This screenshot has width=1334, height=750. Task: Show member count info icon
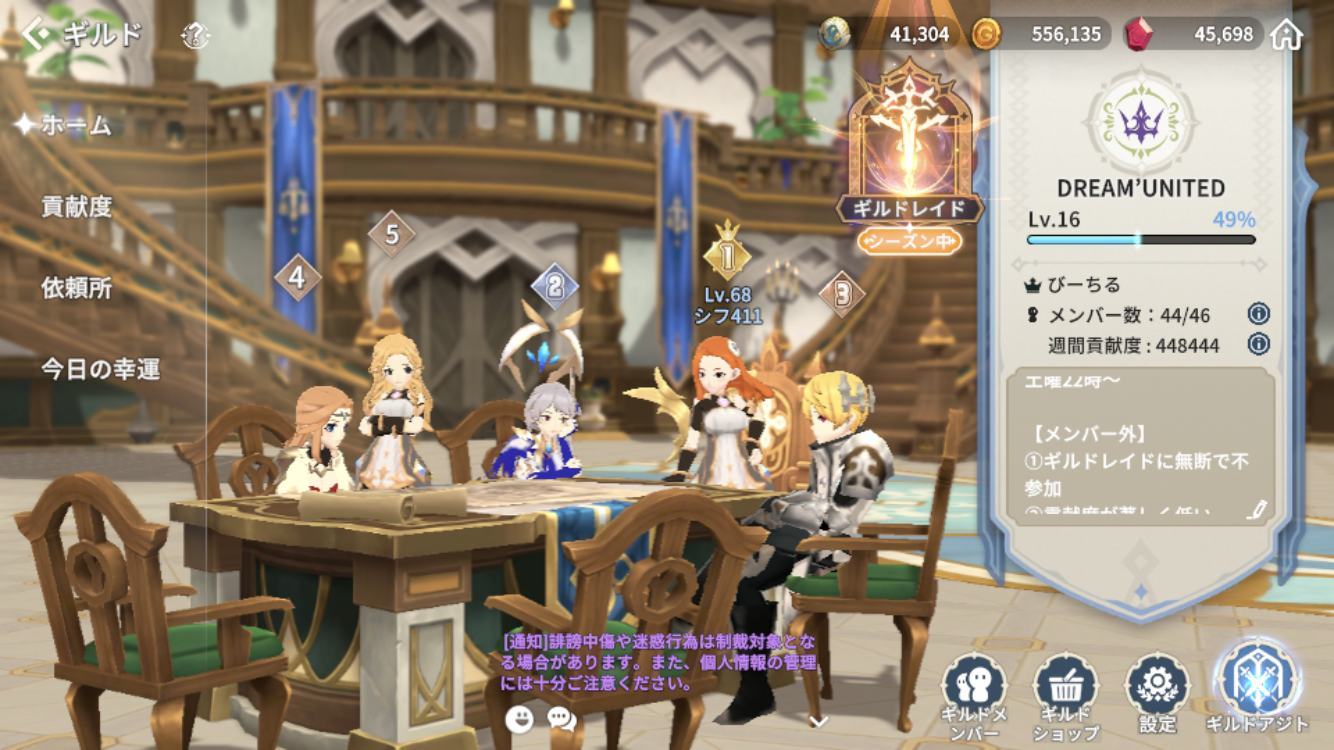pyautogui.click(x=1258, y=314)
